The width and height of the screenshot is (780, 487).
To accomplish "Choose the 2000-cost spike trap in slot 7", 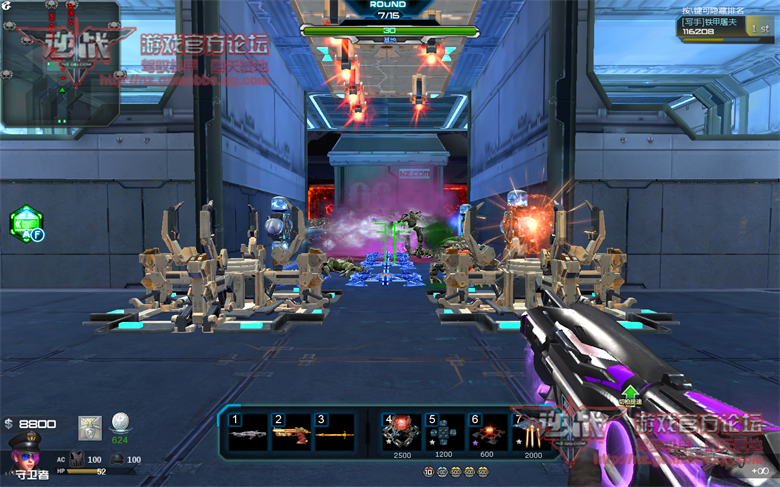I will [528, 434].
